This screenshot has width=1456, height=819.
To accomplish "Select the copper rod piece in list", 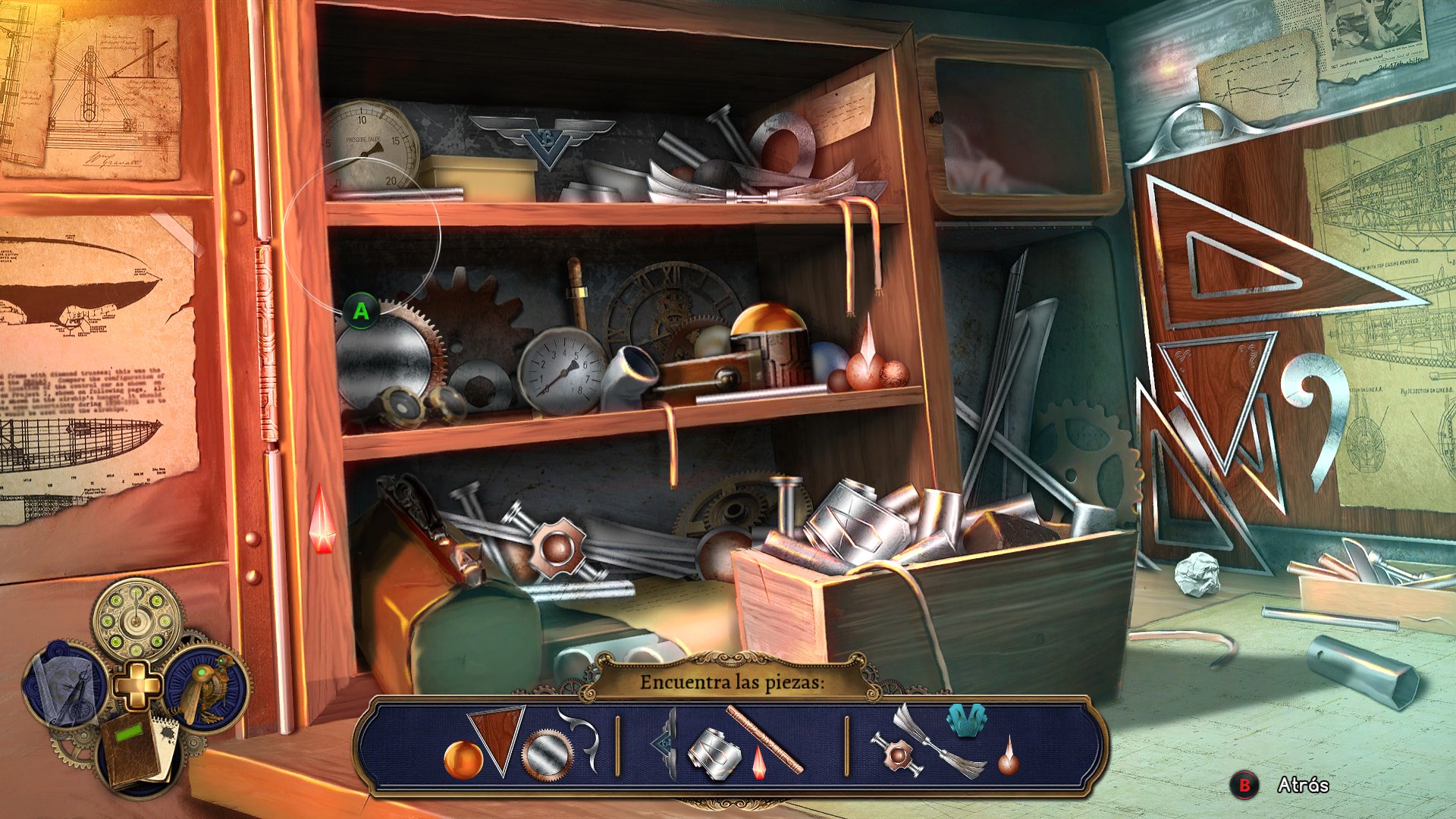I will click(764, 739).
